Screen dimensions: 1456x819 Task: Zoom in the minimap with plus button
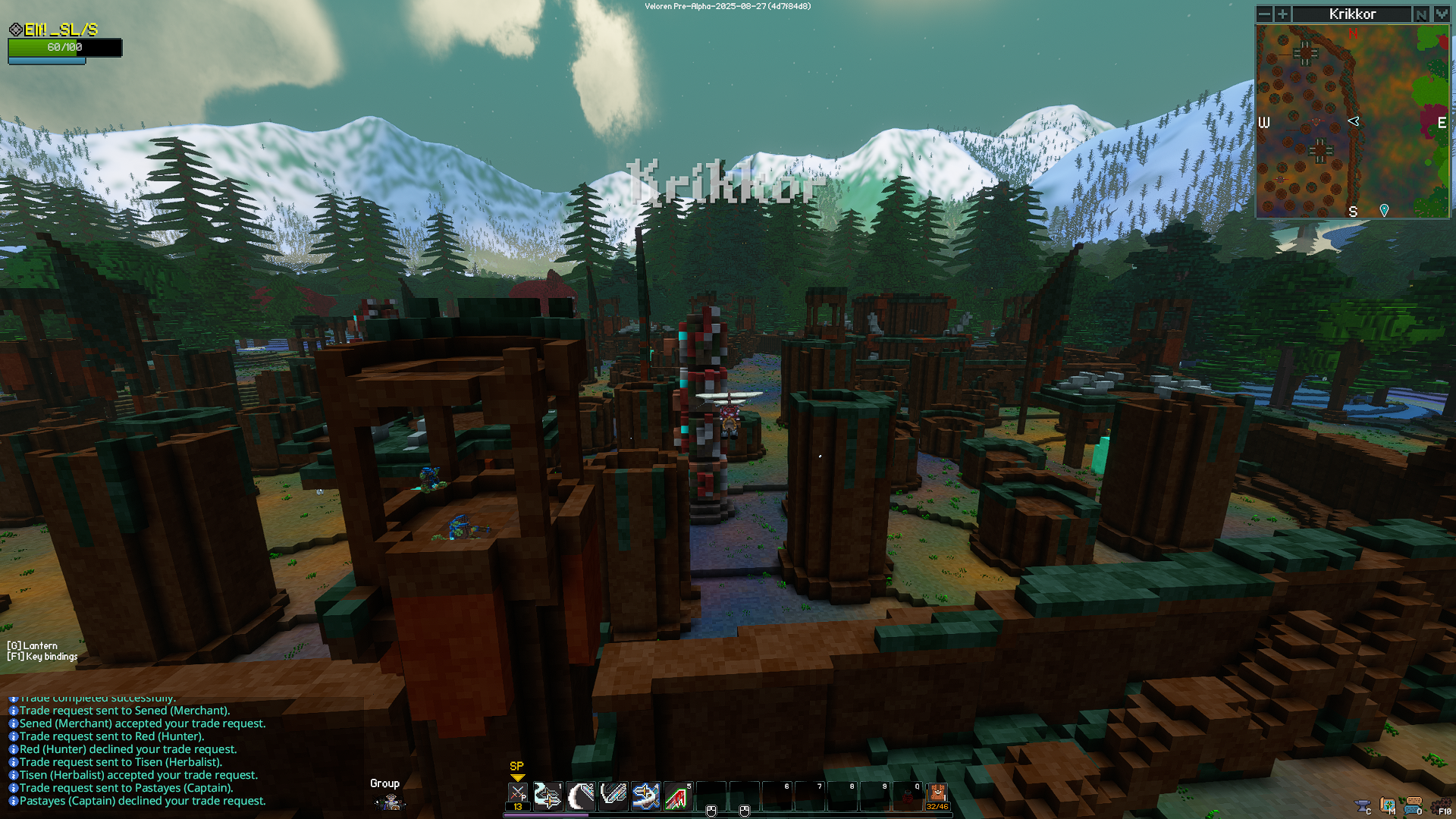click(1282, 14)
